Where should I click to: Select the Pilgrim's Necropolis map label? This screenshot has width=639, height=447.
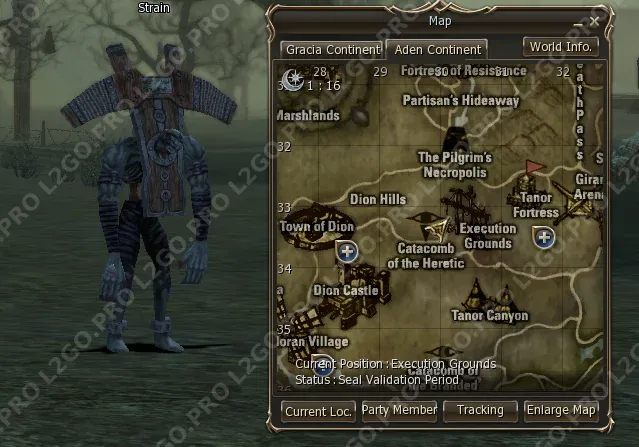[455, 164]
